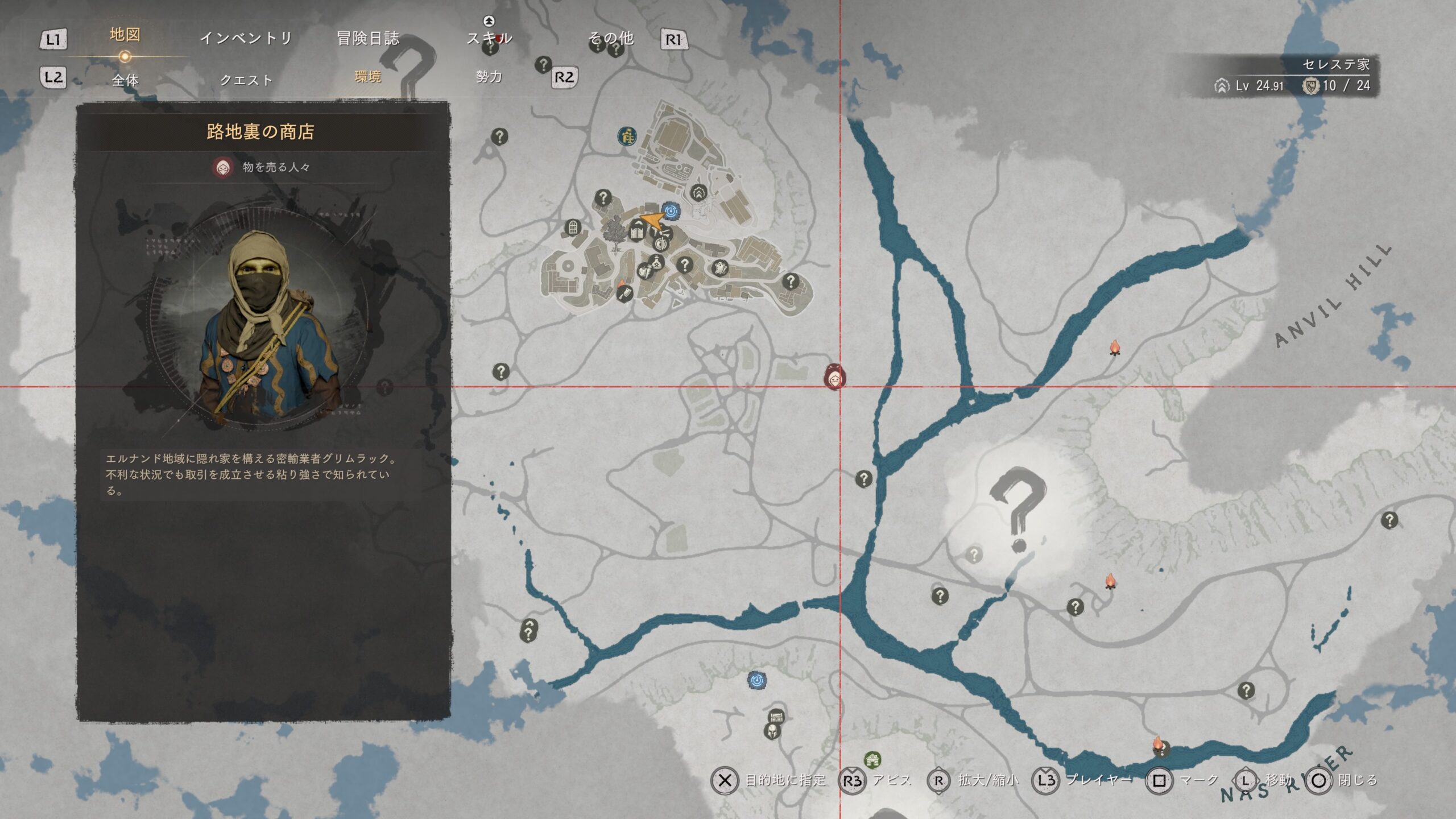Switch map filter to クエスト
This screenshot has height=819, width=1456.
coord(246,80)
